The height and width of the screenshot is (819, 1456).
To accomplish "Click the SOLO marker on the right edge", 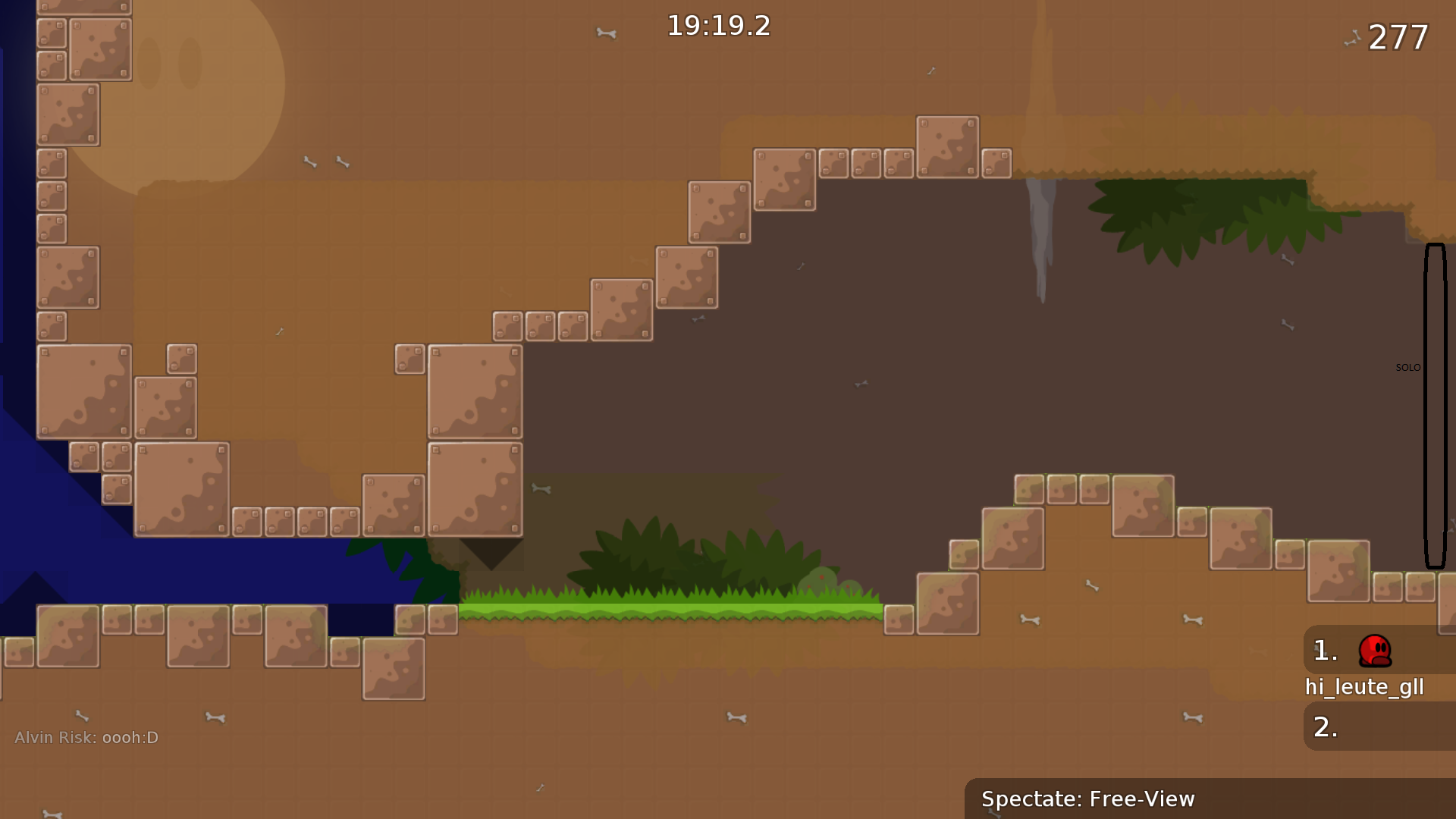I will coord(1408,366).
